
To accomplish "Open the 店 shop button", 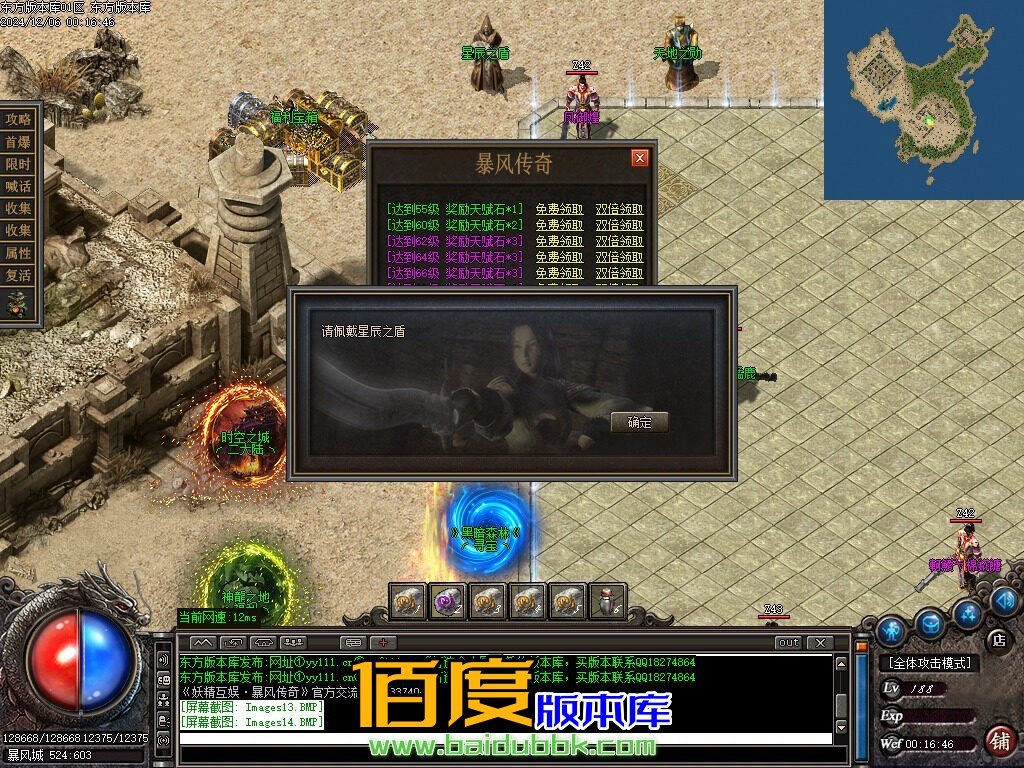I will pos(997,639).
